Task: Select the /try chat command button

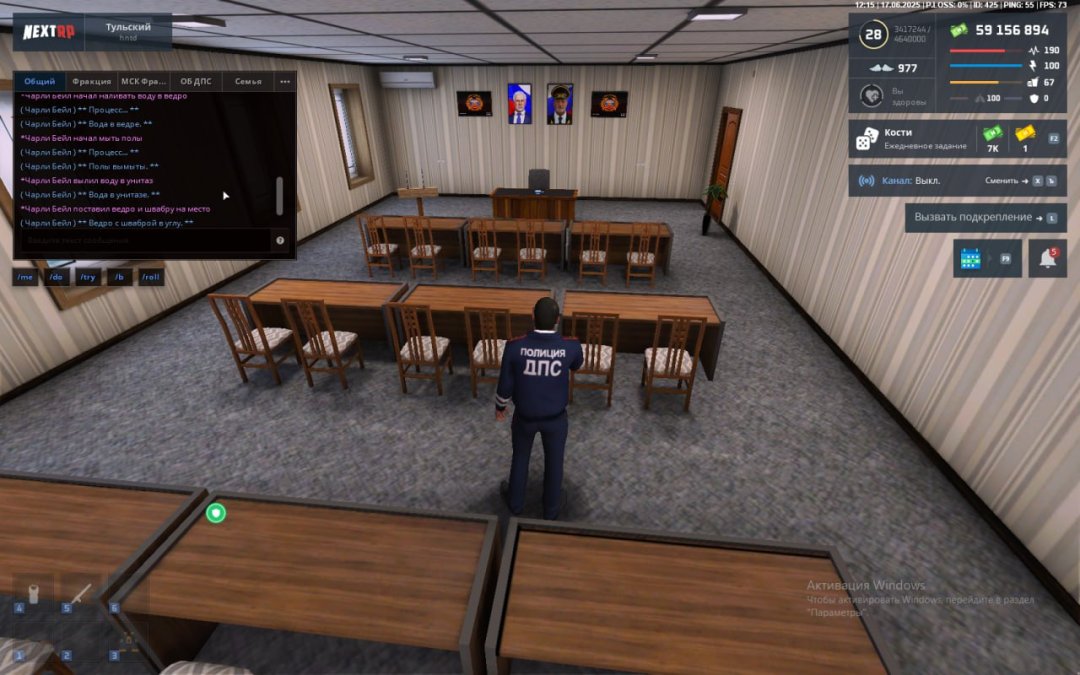Action: (88, 277)
